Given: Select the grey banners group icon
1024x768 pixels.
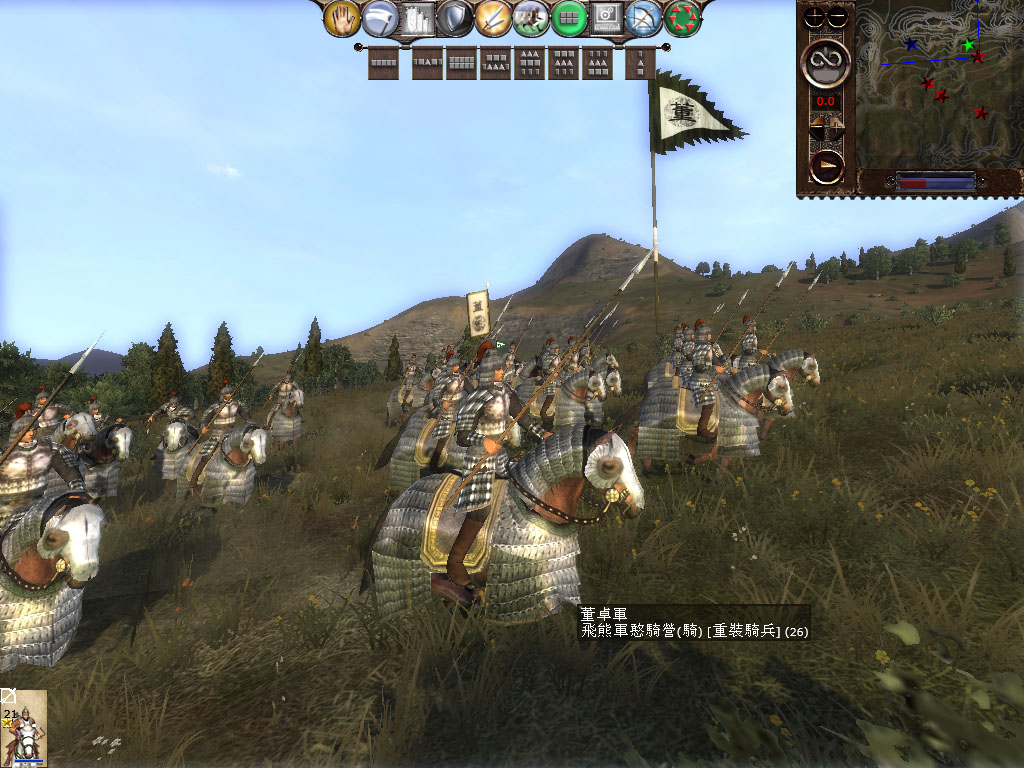Looking at the screenshot, I should [418, 18].
